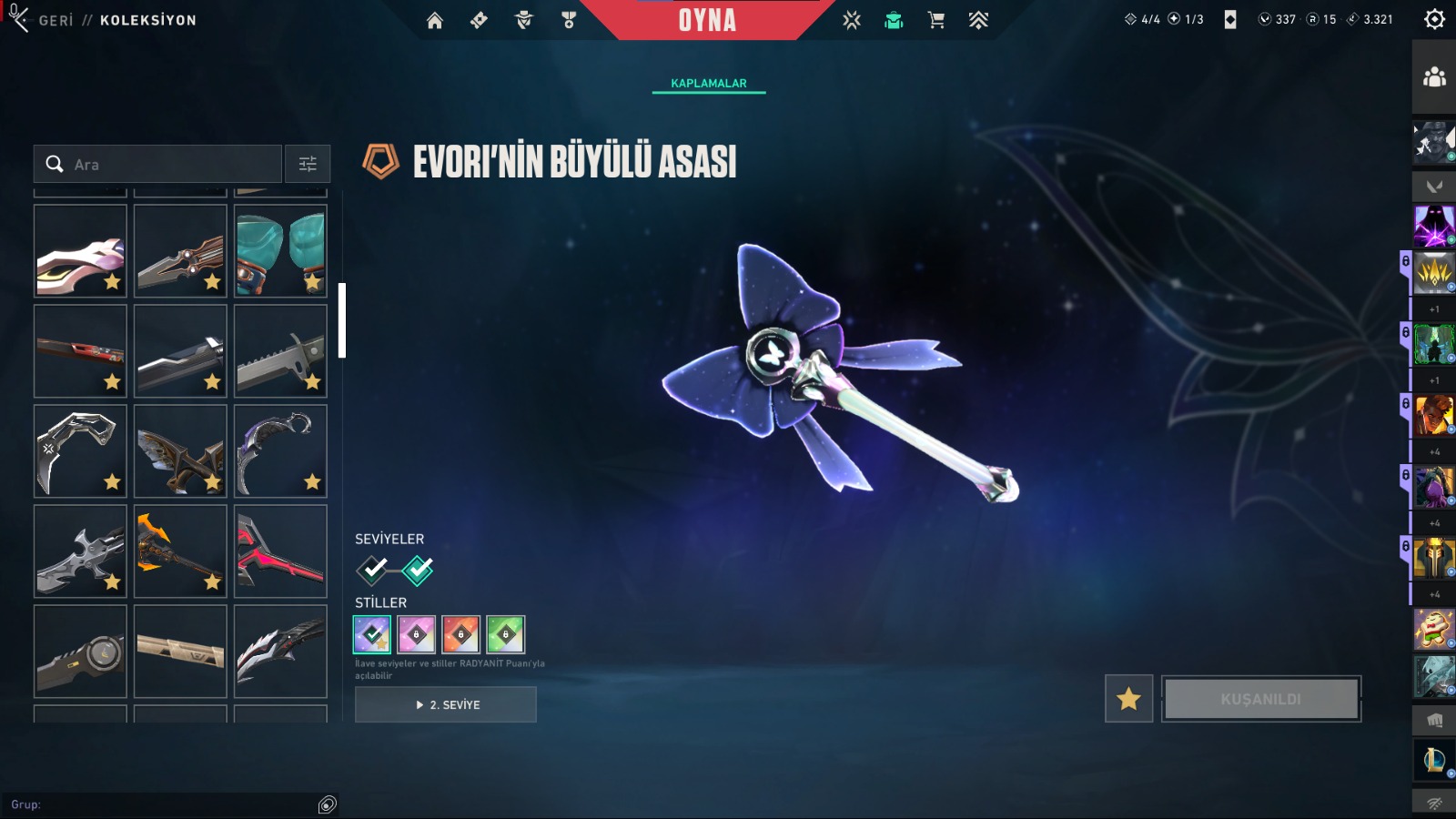Open the home screen icon
1456x819 pixels.
[x=435, y=20]
